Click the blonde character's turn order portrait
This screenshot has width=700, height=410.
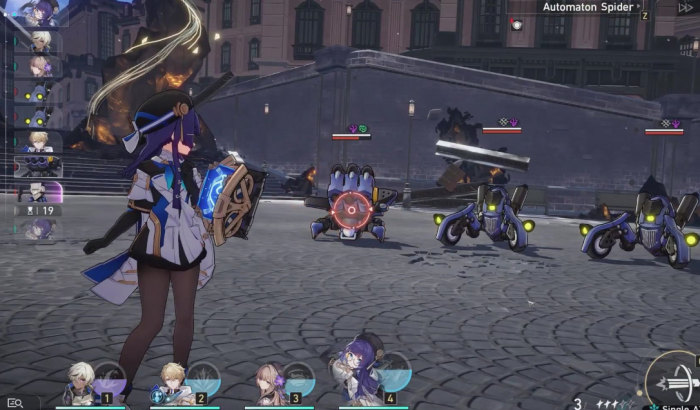(40, 141)
